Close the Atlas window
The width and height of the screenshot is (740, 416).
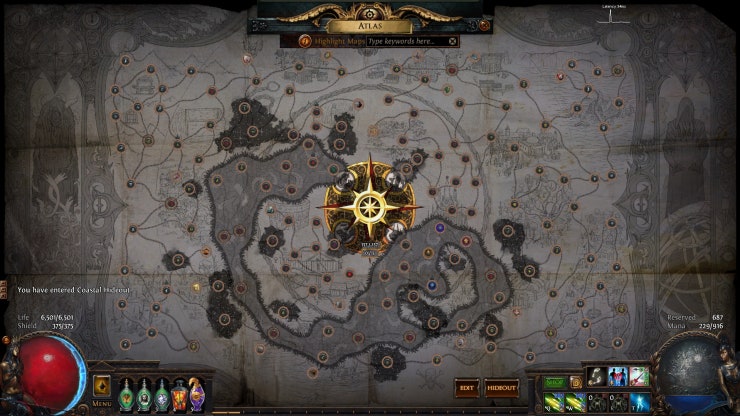coord(484,25)
